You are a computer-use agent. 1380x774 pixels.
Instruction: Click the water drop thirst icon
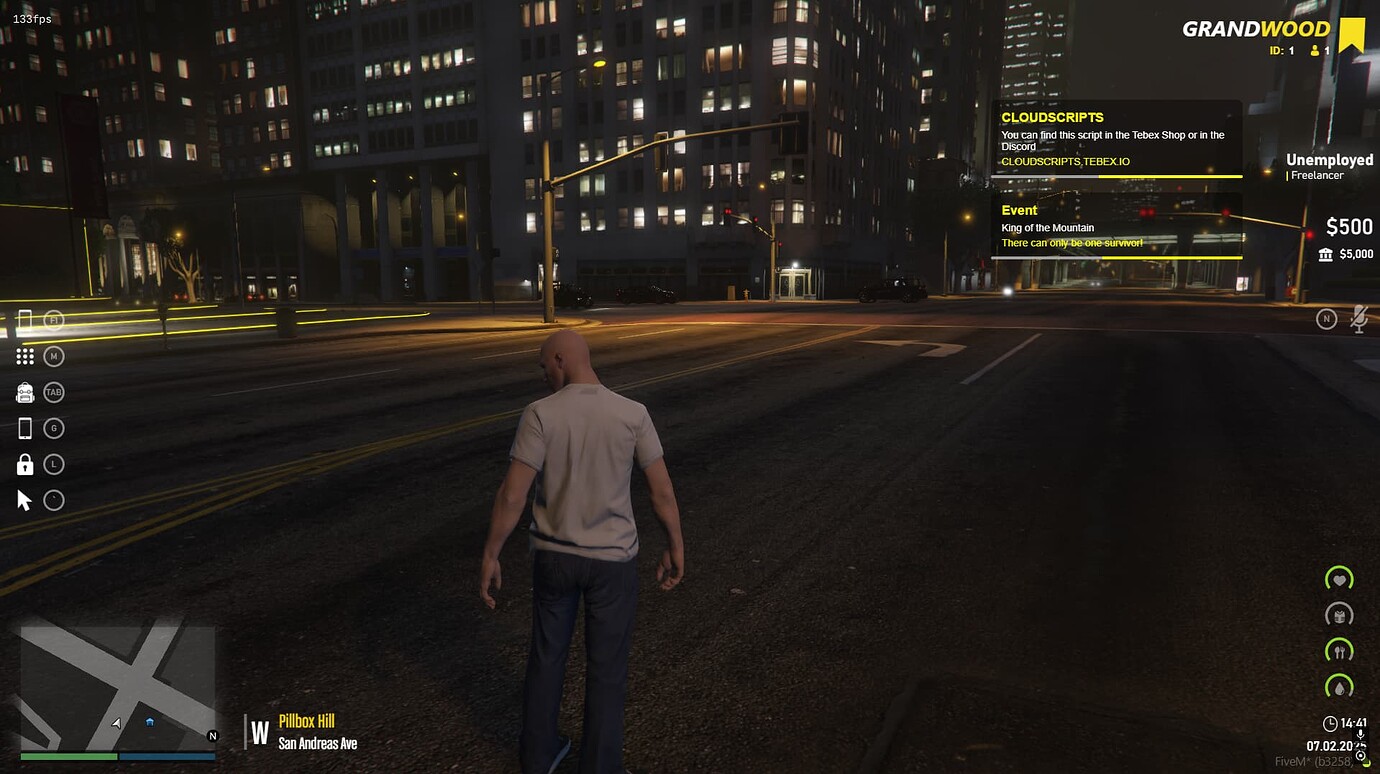pos(1339,687)
